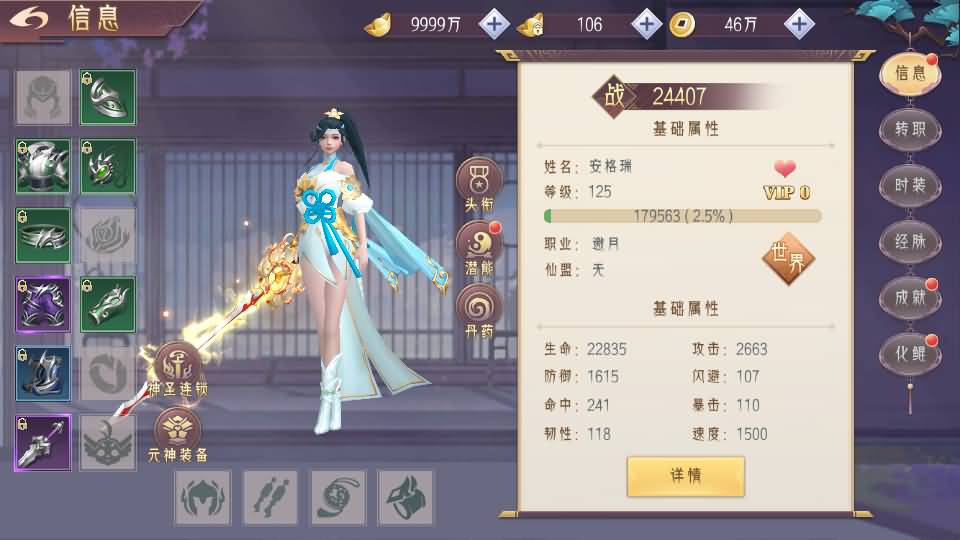Viewport: 960px width, 540px height.
Task: Add gold ingots with the plus button
Action: tap(494, 24)
